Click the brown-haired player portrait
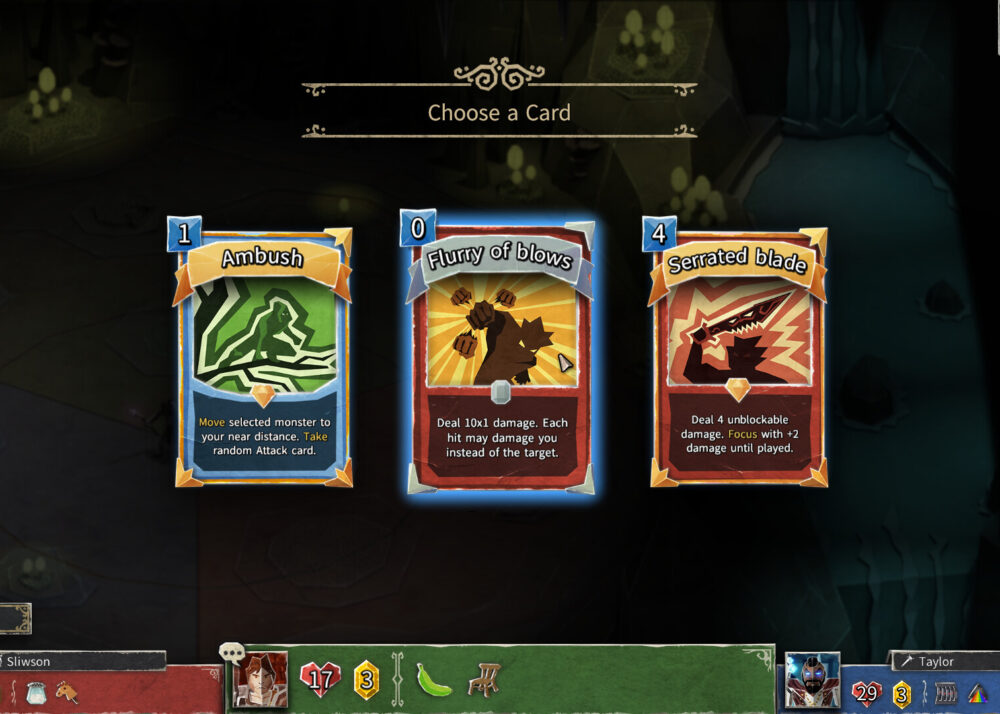The height and width of the screenshot is (714, 1000). click(x=261, y=680)
